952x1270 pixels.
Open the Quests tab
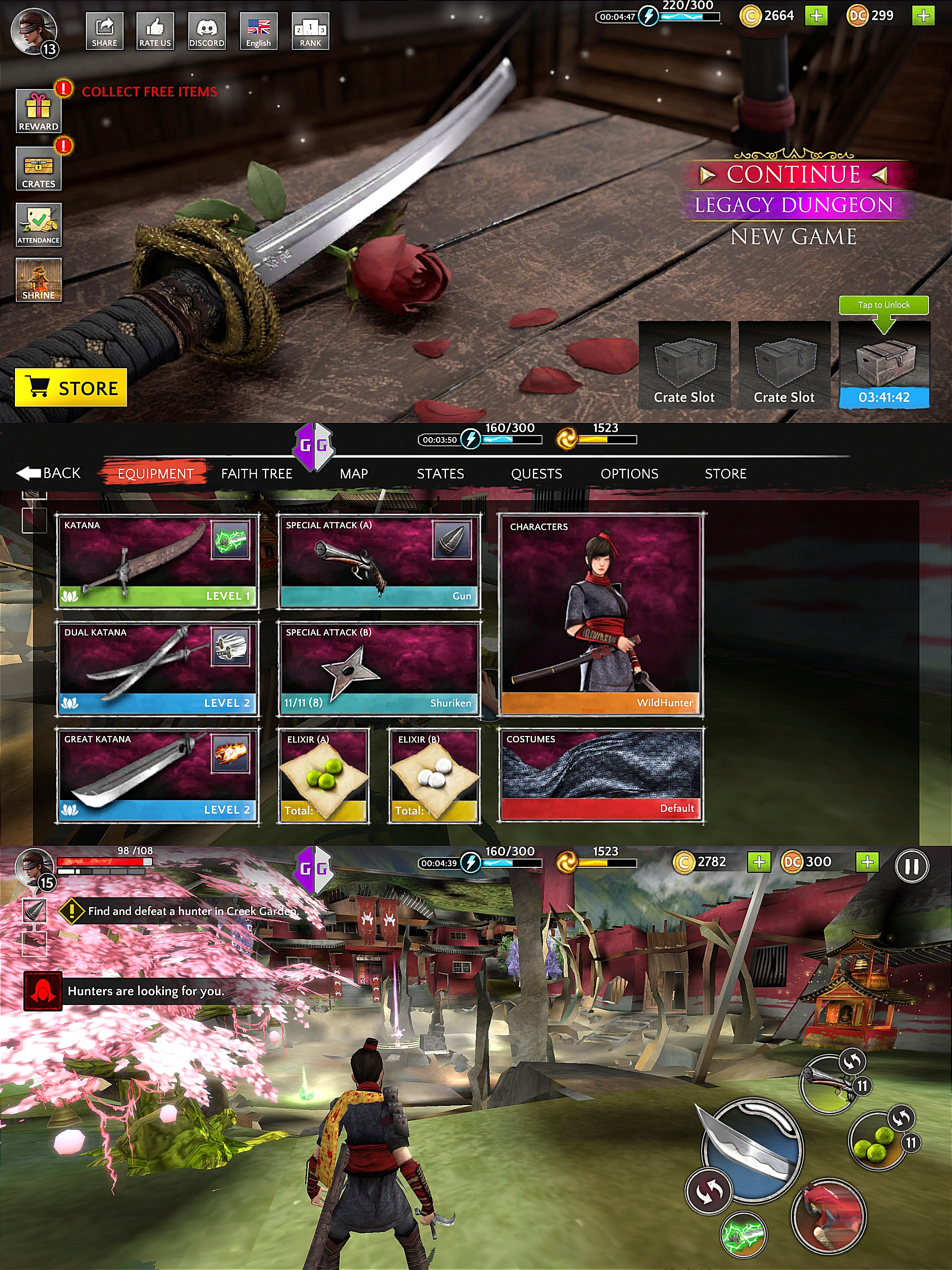pos(536,474)
